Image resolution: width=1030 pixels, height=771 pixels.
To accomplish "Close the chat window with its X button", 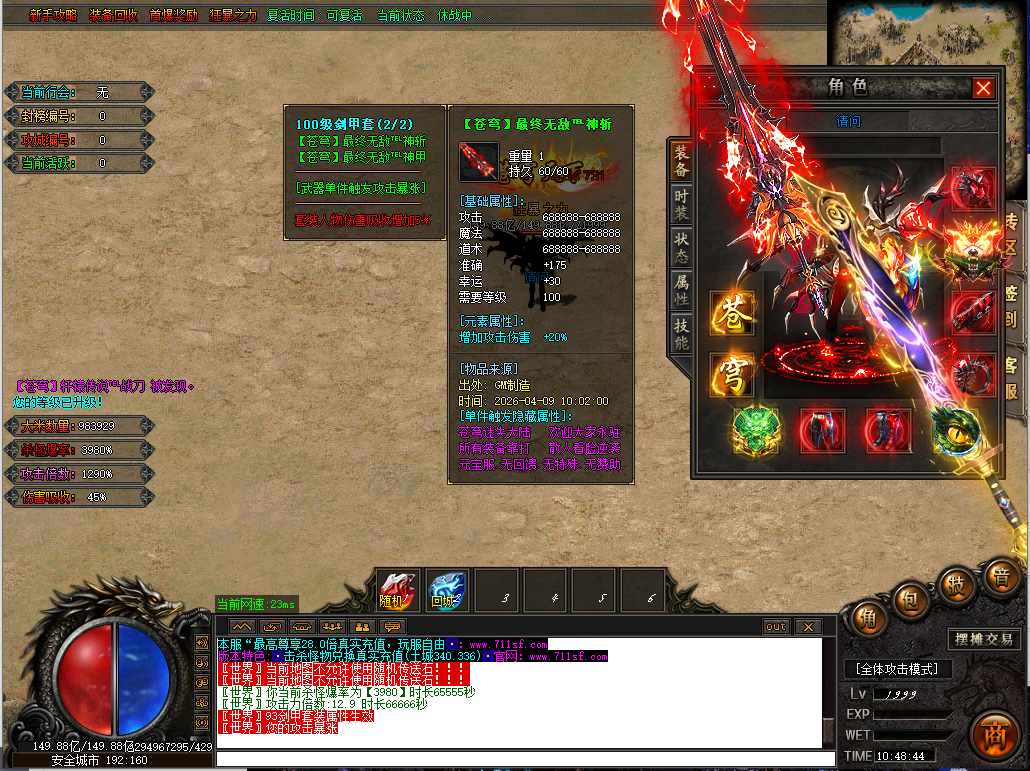I will [807, 627].
